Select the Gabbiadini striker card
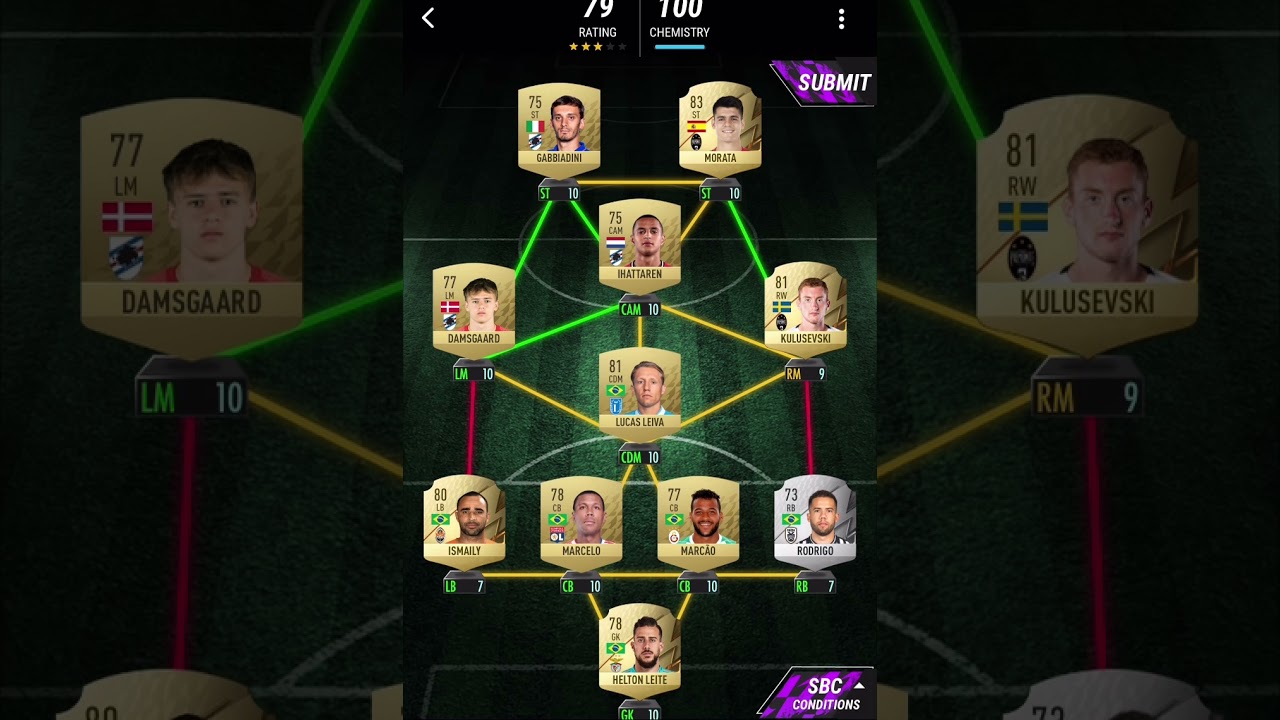Screen dimensions: 1280x720 [x=559, y=128]
